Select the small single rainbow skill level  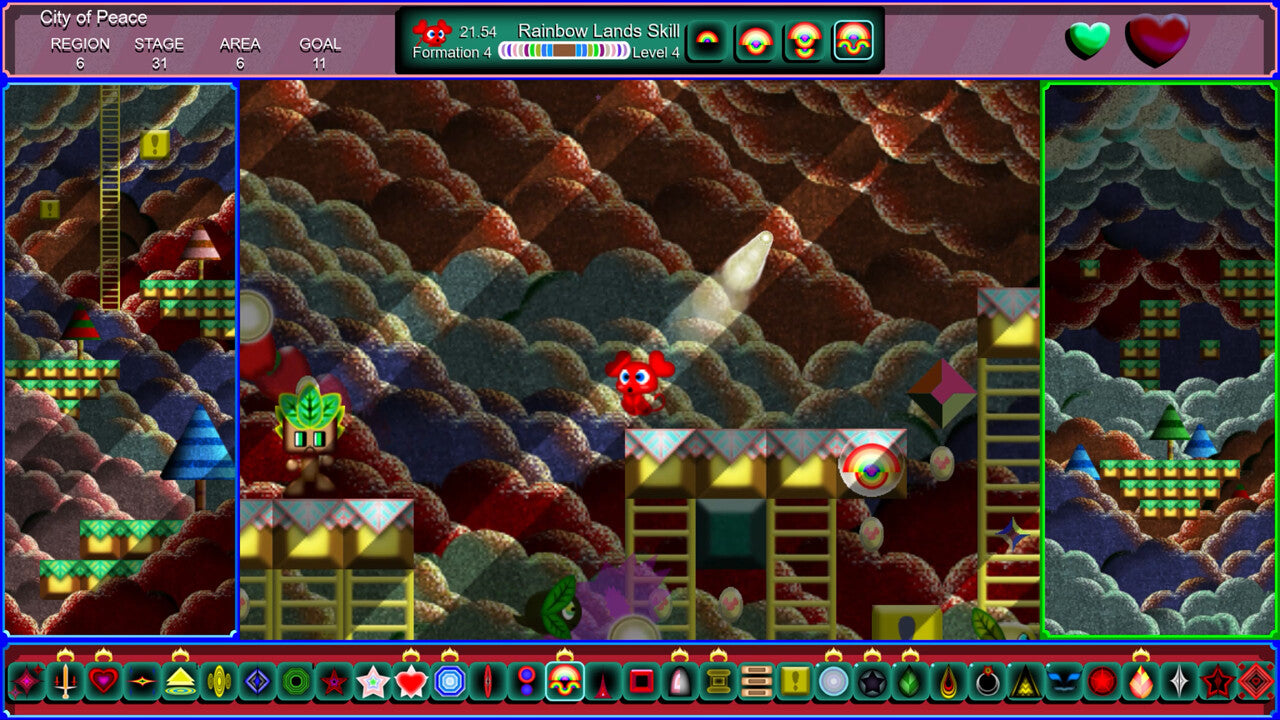[707, 41]
